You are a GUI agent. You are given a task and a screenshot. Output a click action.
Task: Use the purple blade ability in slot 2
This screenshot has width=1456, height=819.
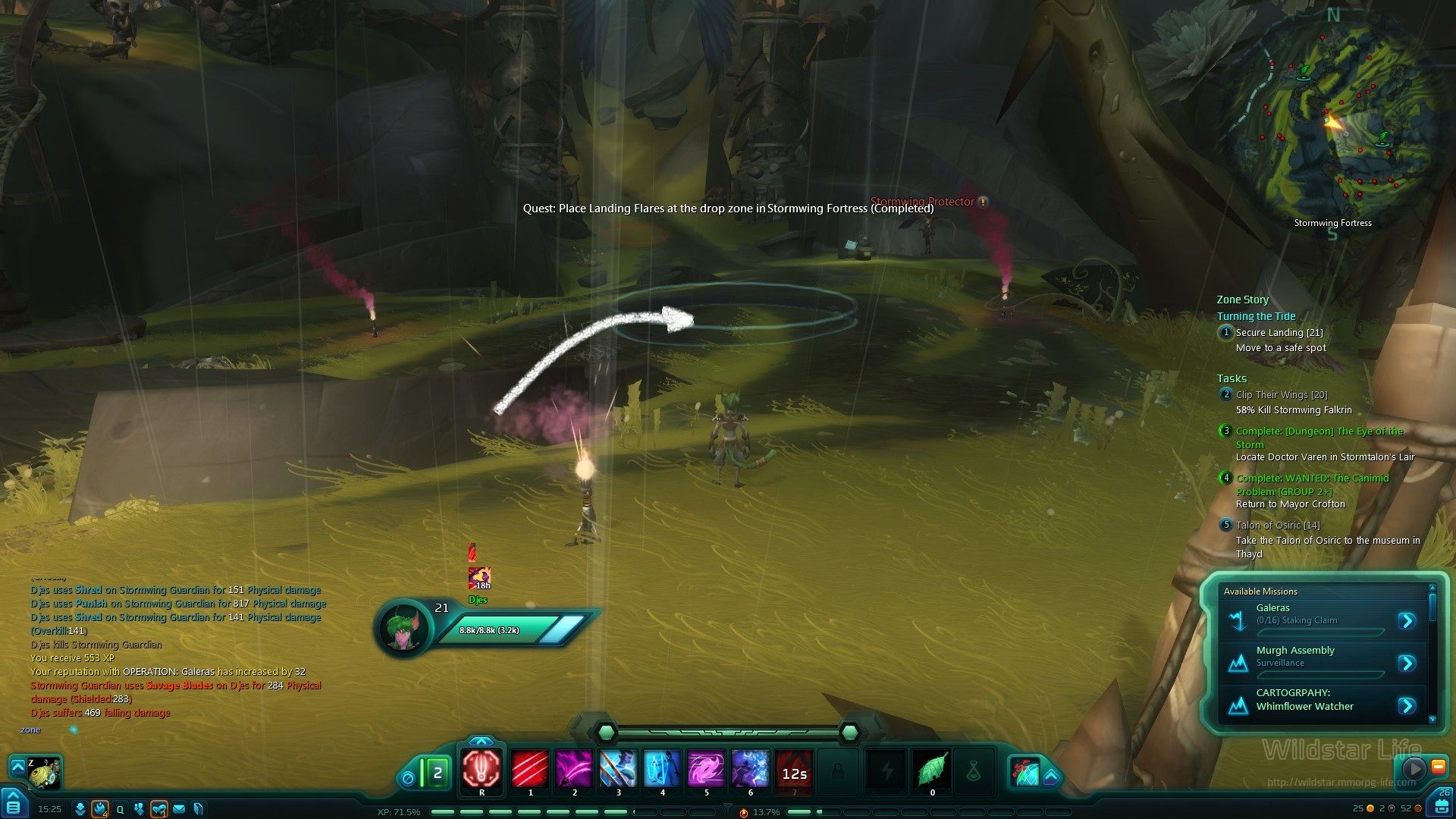tap(574, 769)
